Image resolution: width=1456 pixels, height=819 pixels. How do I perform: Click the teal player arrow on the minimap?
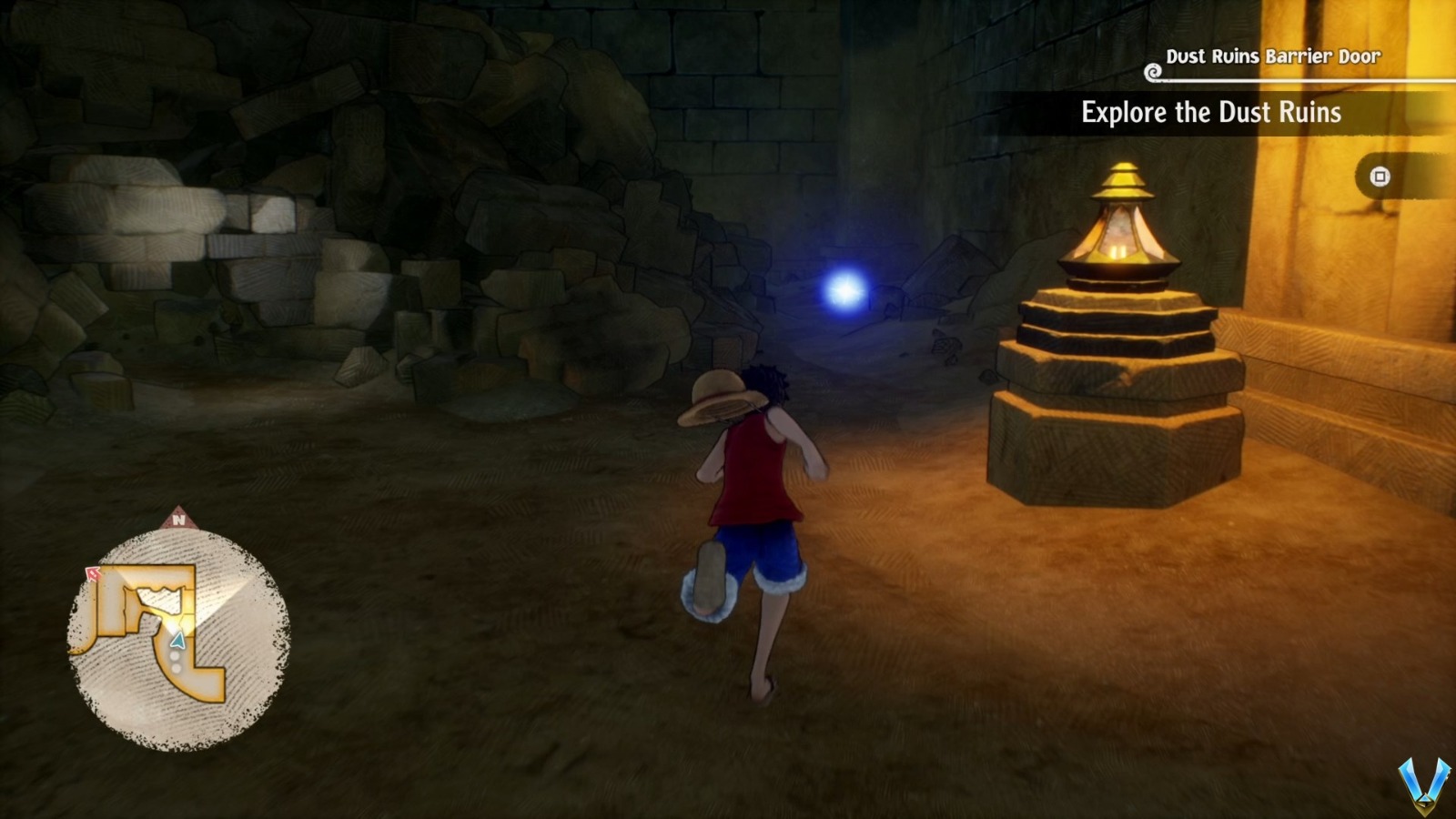[177, 641]
